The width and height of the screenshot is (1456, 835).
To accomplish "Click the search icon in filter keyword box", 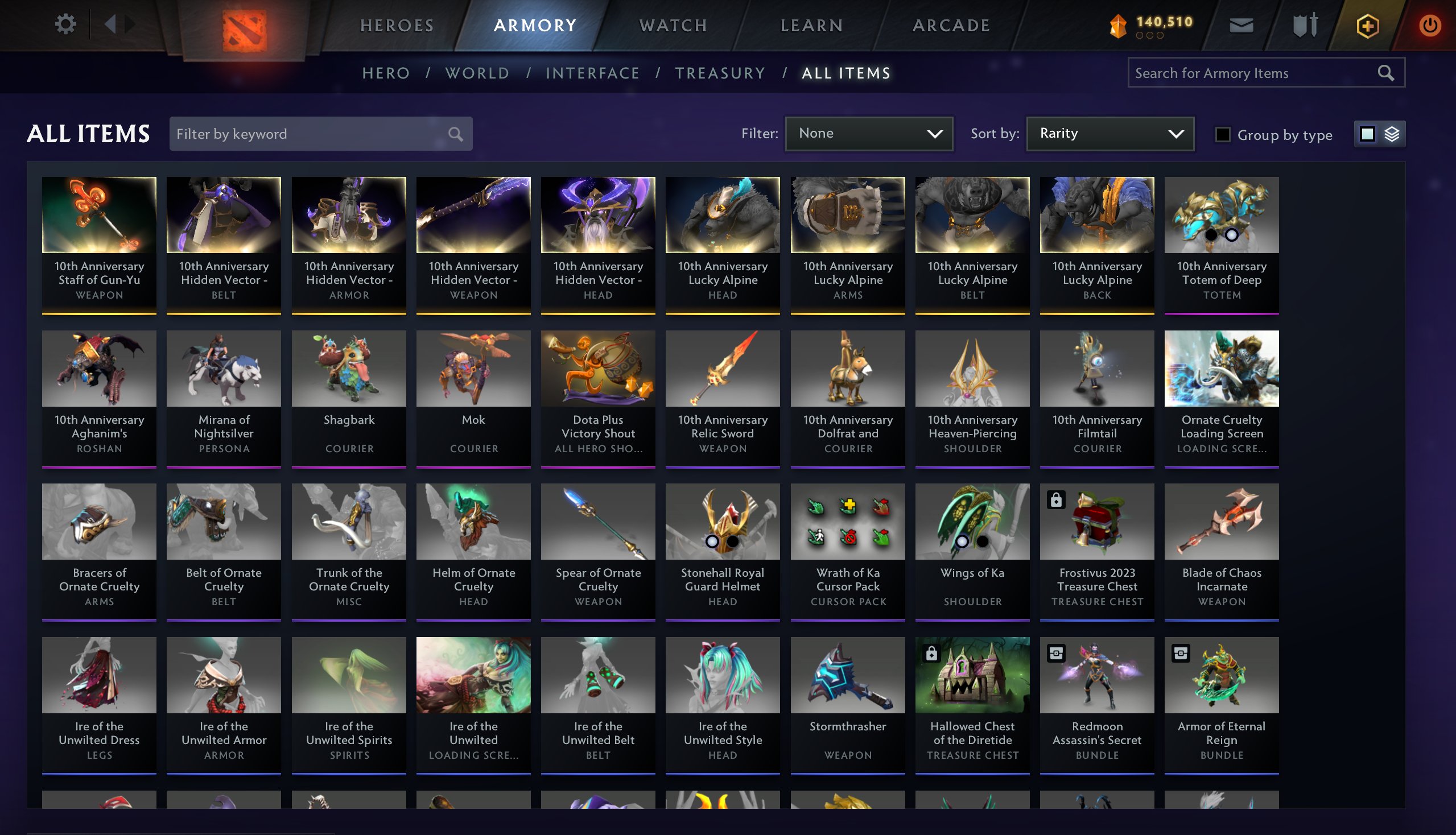I will [x=455, y=134].
